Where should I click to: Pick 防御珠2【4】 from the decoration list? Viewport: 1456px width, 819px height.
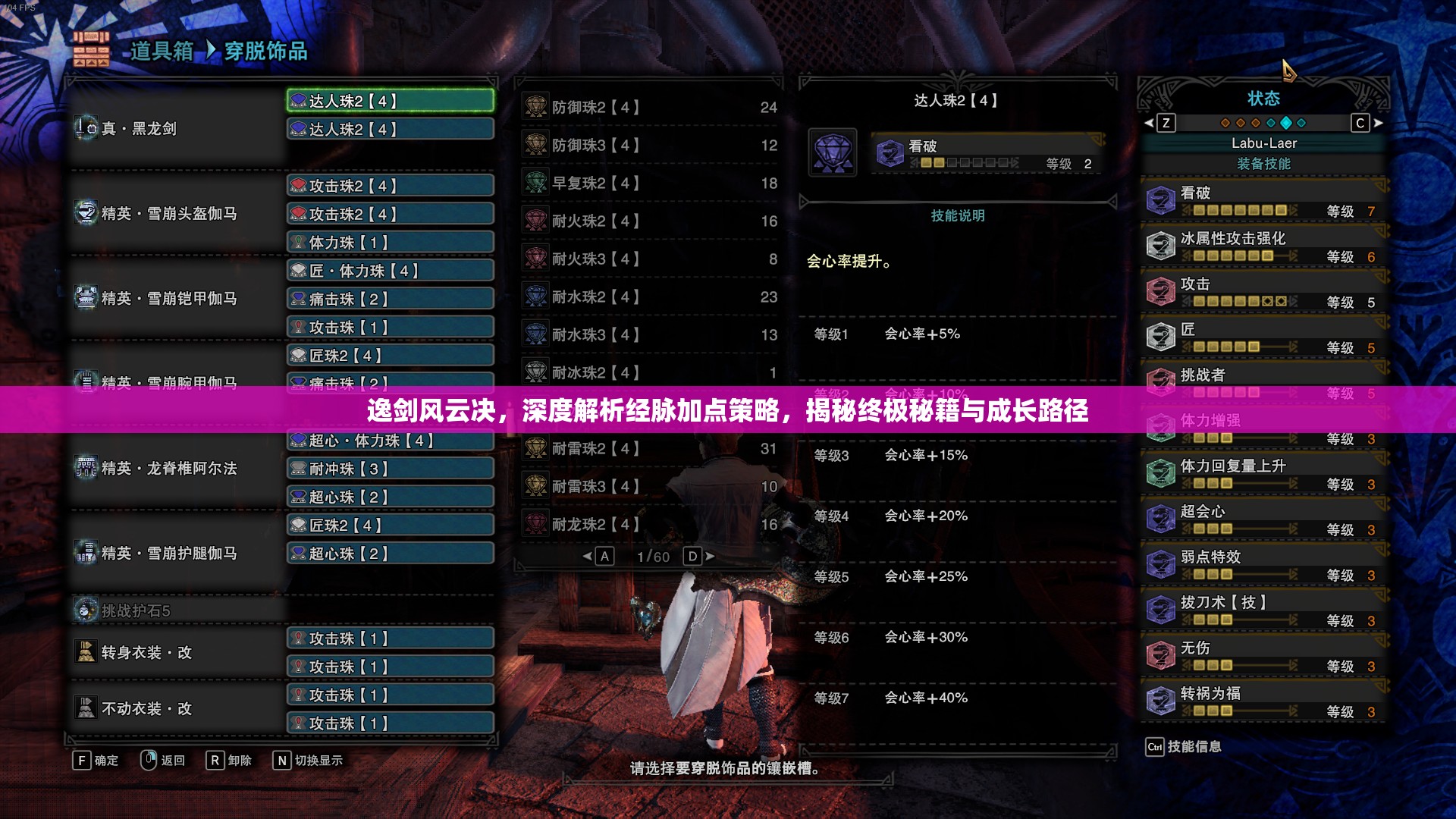[650, 108]
